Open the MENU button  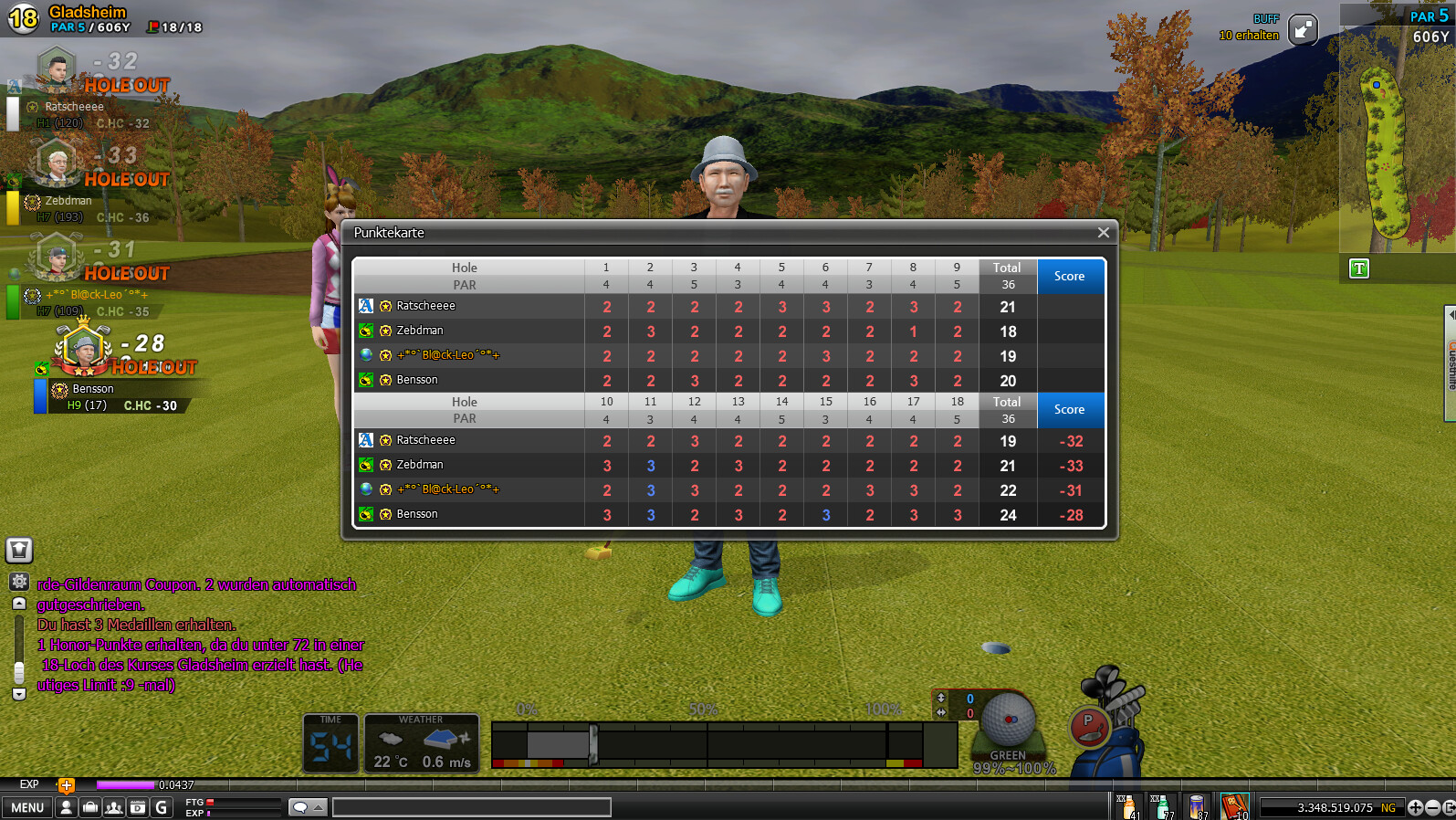tap(27, 807)
